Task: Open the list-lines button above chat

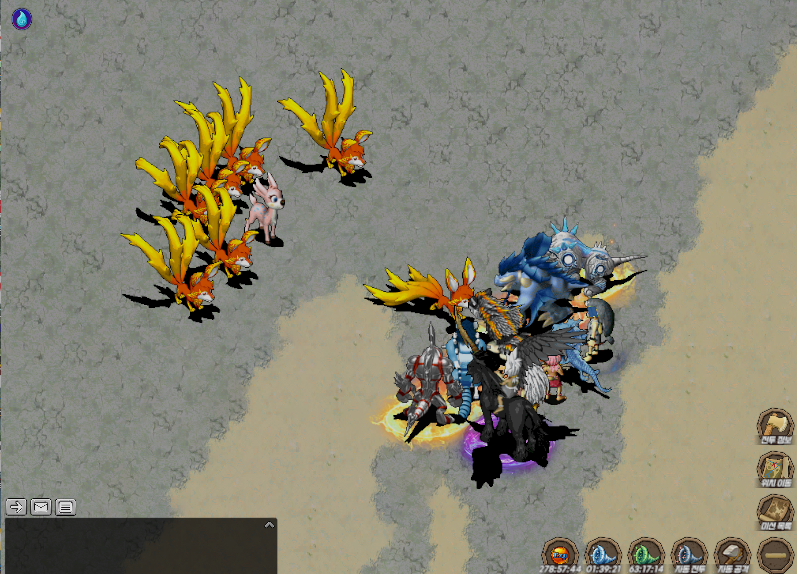Action: (65, 506)
